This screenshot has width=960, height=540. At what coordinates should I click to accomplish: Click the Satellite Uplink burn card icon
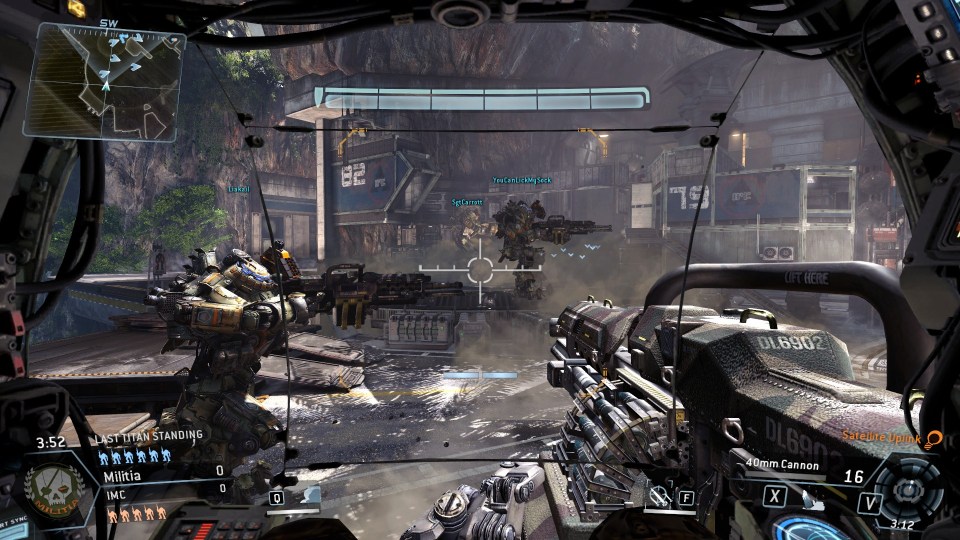tap(934, 438)
